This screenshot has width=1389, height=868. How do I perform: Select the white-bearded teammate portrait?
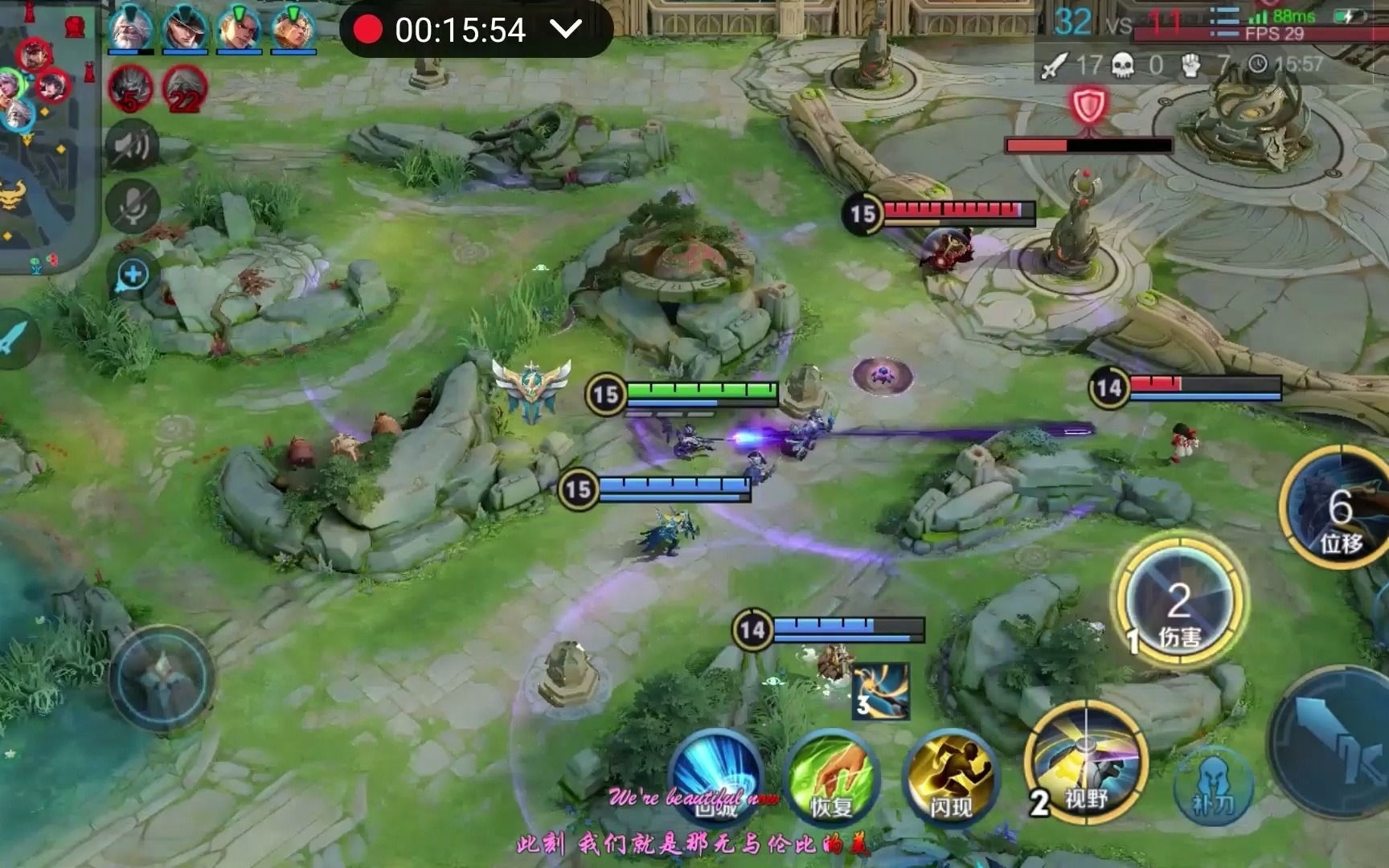pyautogui.click(x=130, y=27)
